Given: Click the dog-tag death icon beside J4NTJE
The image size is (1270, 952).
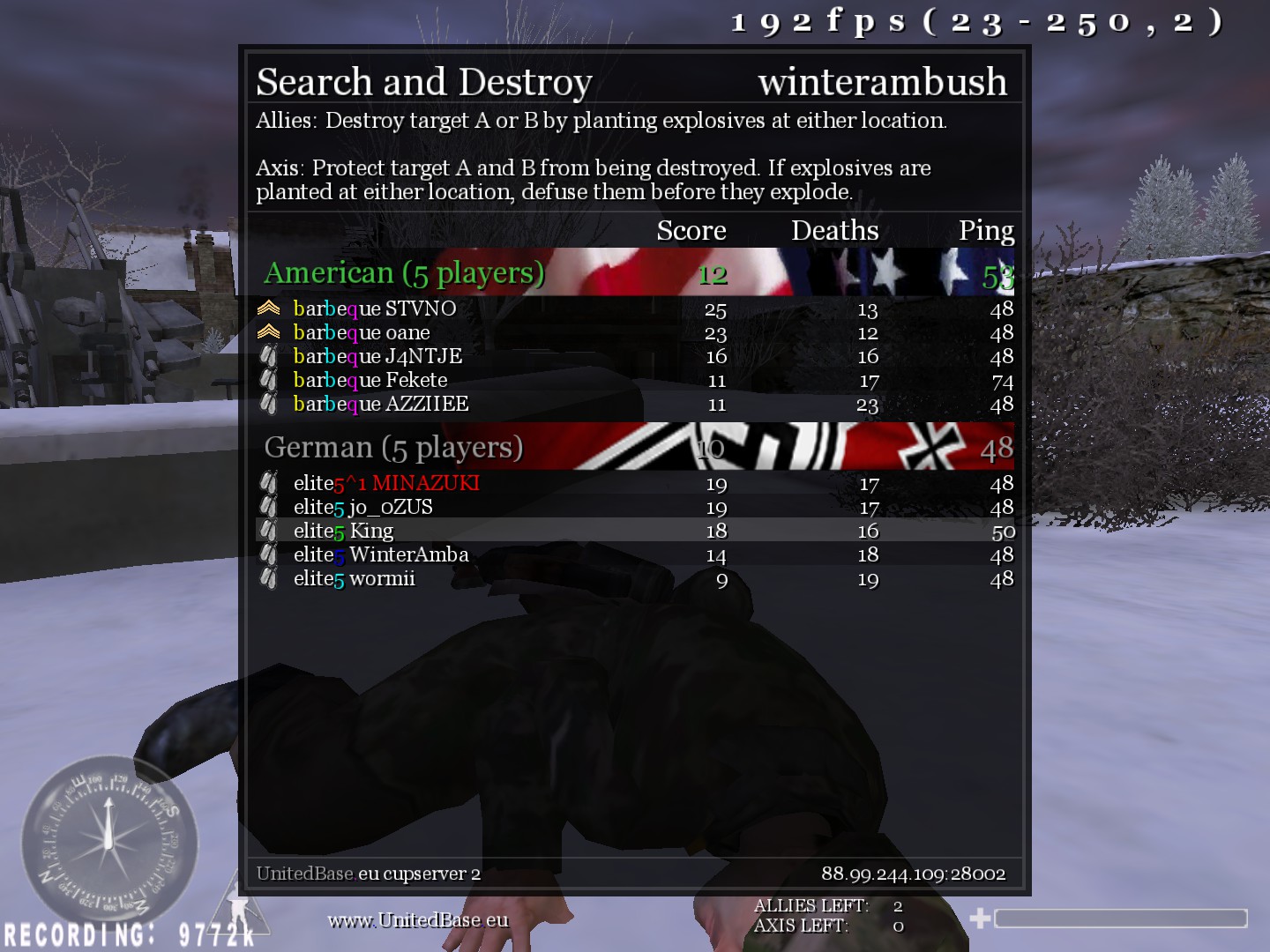Looking at the screenshot, I should click(269, 356).
